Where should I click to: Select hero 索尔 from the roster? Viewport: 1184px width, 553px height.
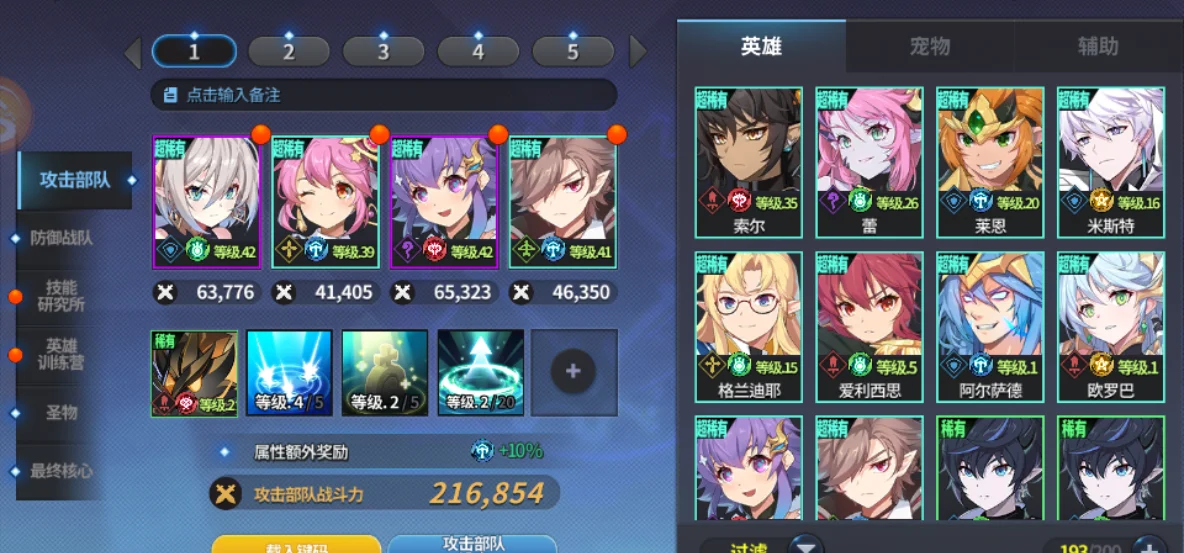pyautogui.click(x=749, y=160)
